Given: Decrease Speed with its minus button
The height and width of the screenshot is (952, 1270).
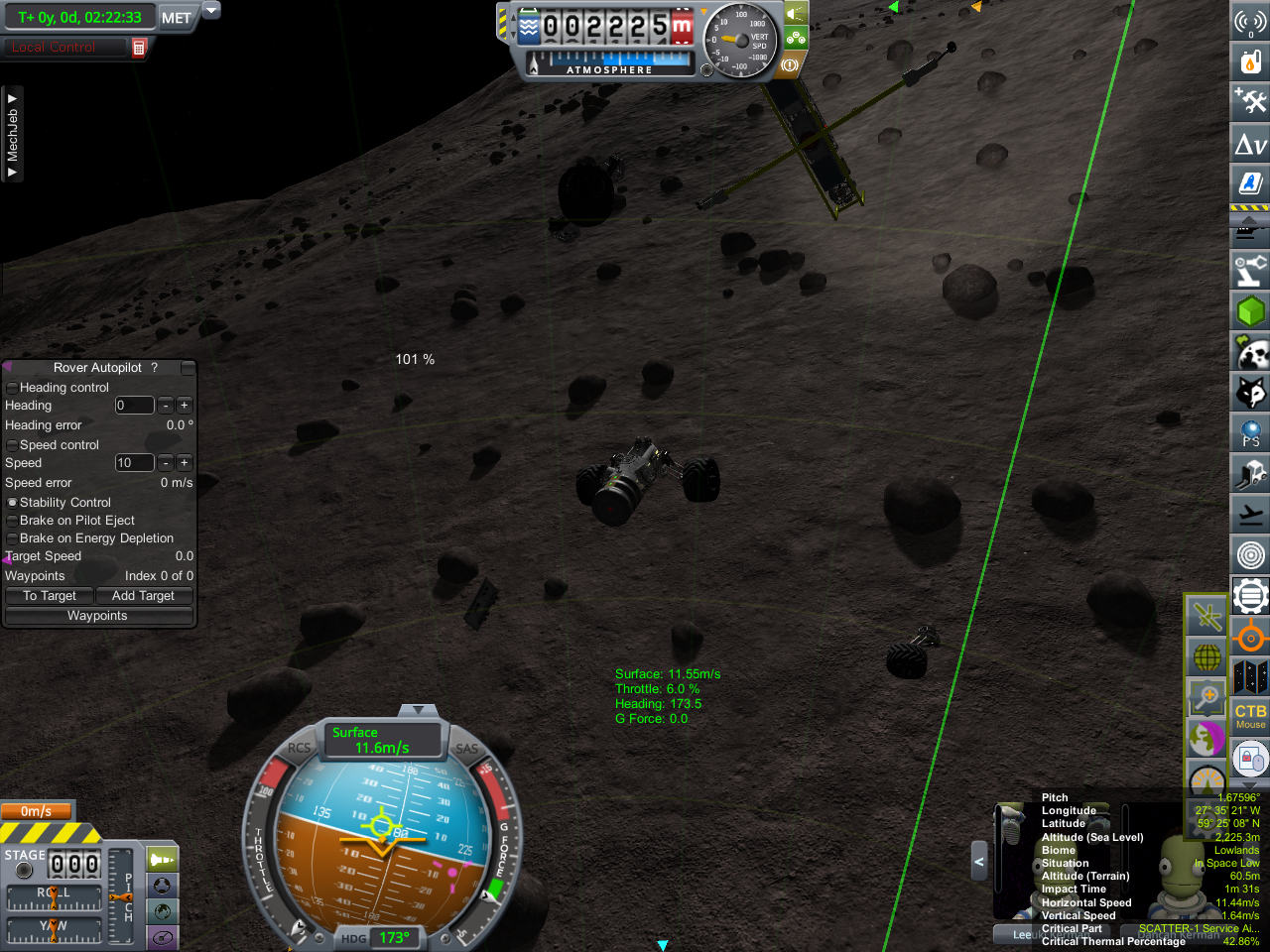Looking at the screenshot, I should point(166,463).
